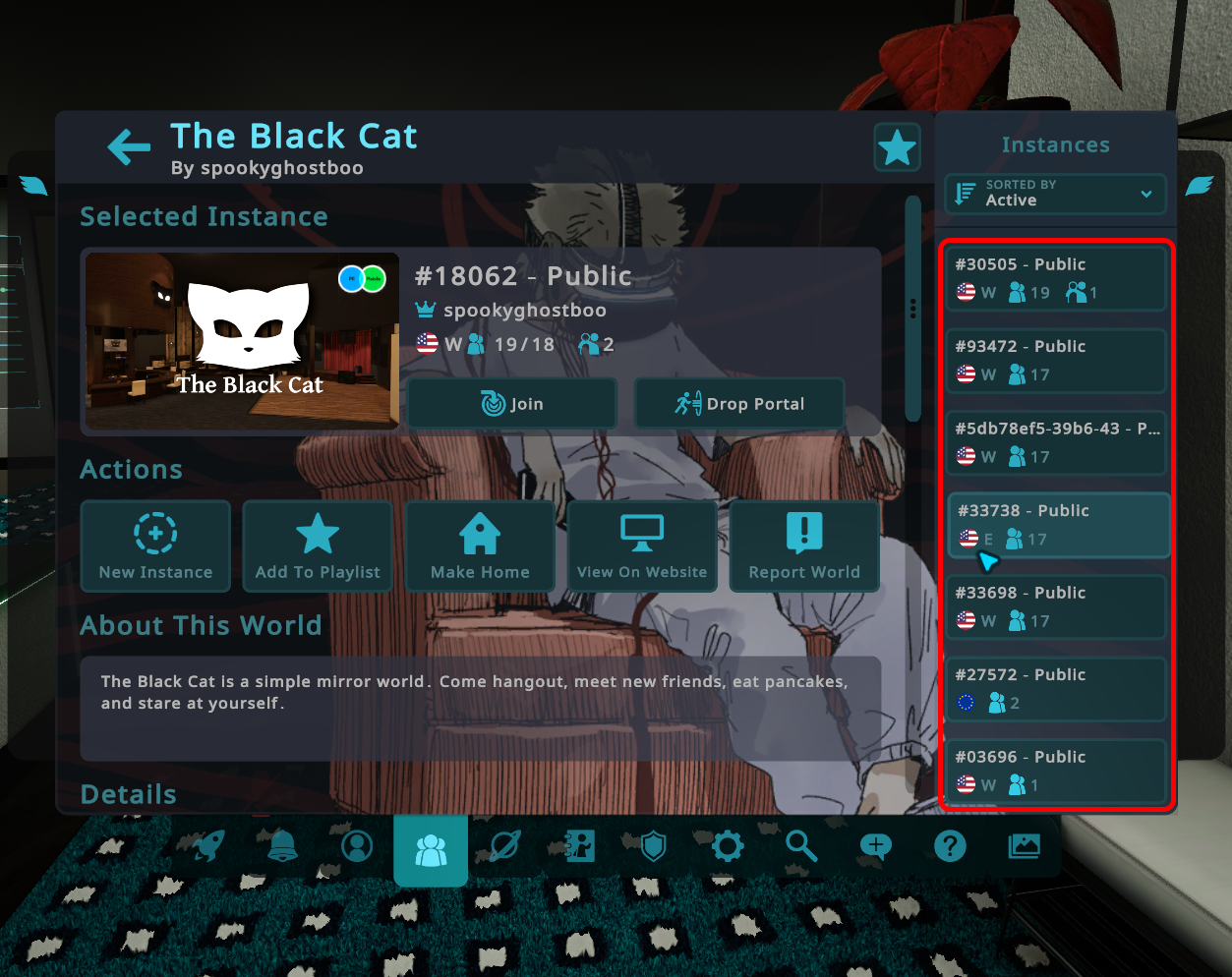Show notifications via the bell icon
This screenshot has height=977, width=1232.
(x=282, y=846)
